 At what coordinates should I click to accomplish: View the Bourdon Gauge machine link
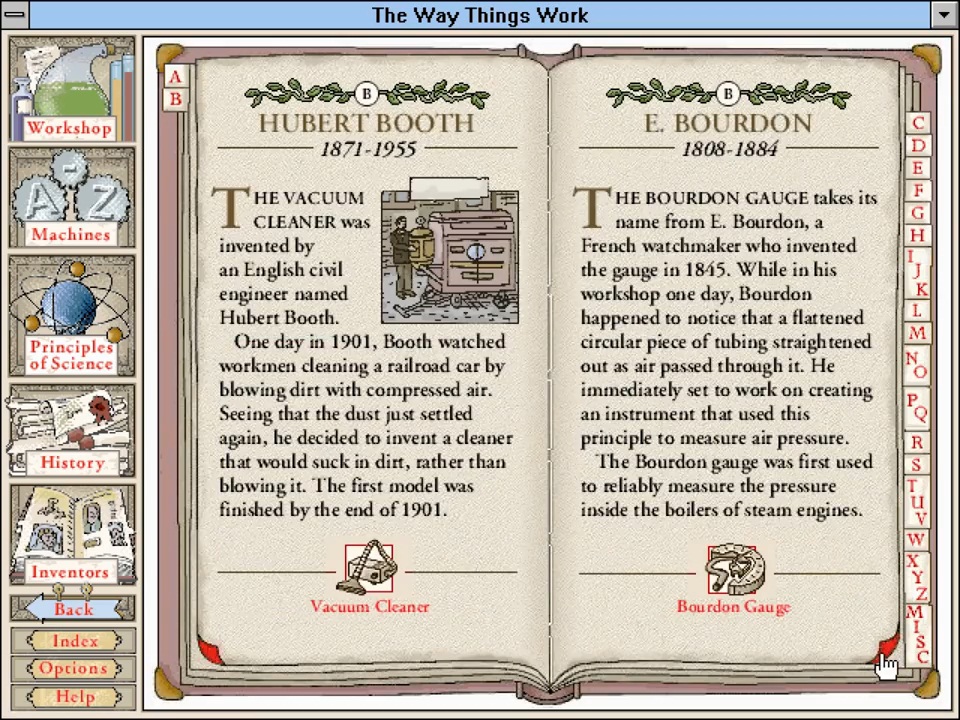point(733,580)
